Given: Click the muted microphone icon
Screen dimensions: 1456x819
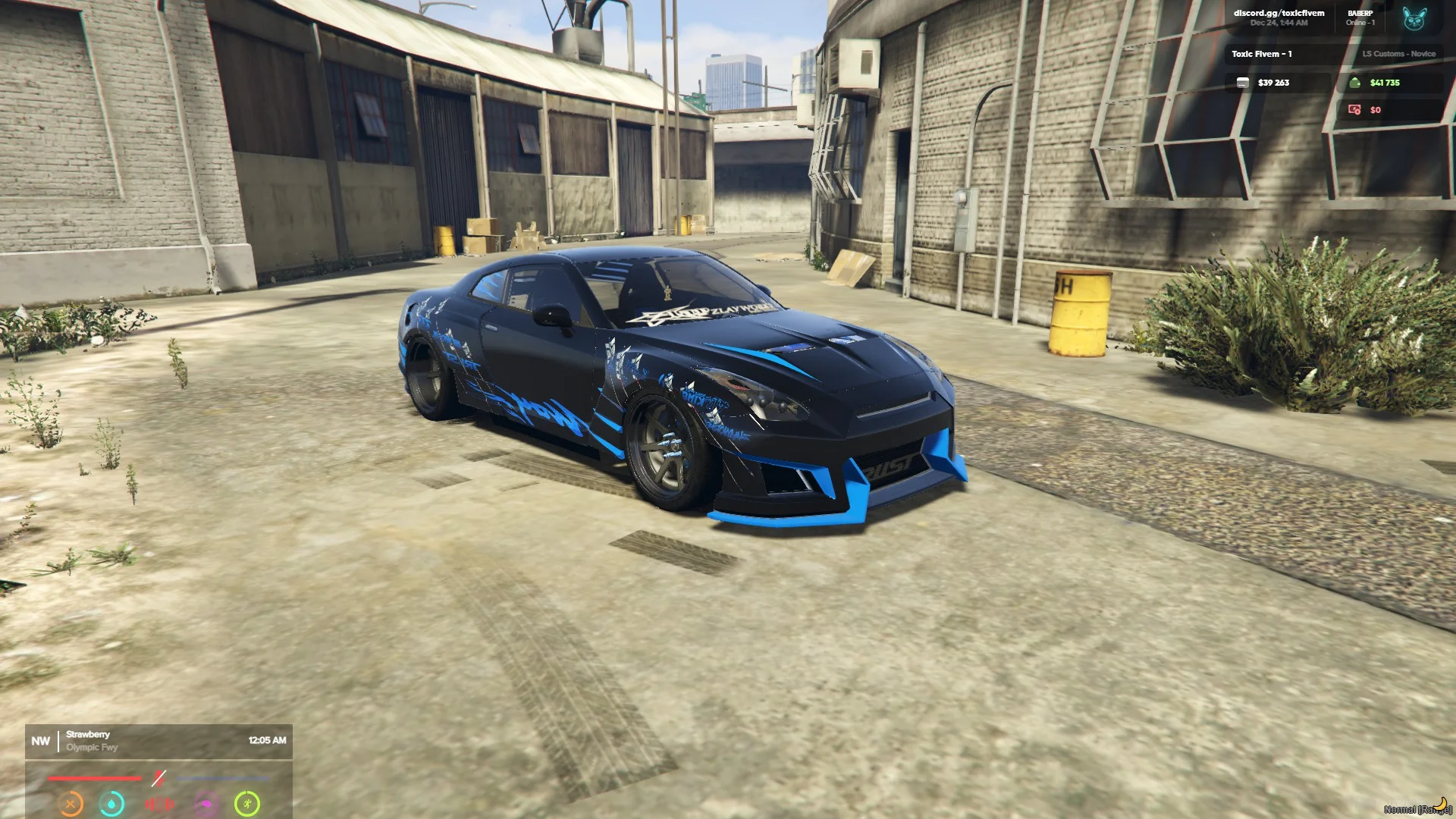Looking at the screenshot, I should 158,778.
